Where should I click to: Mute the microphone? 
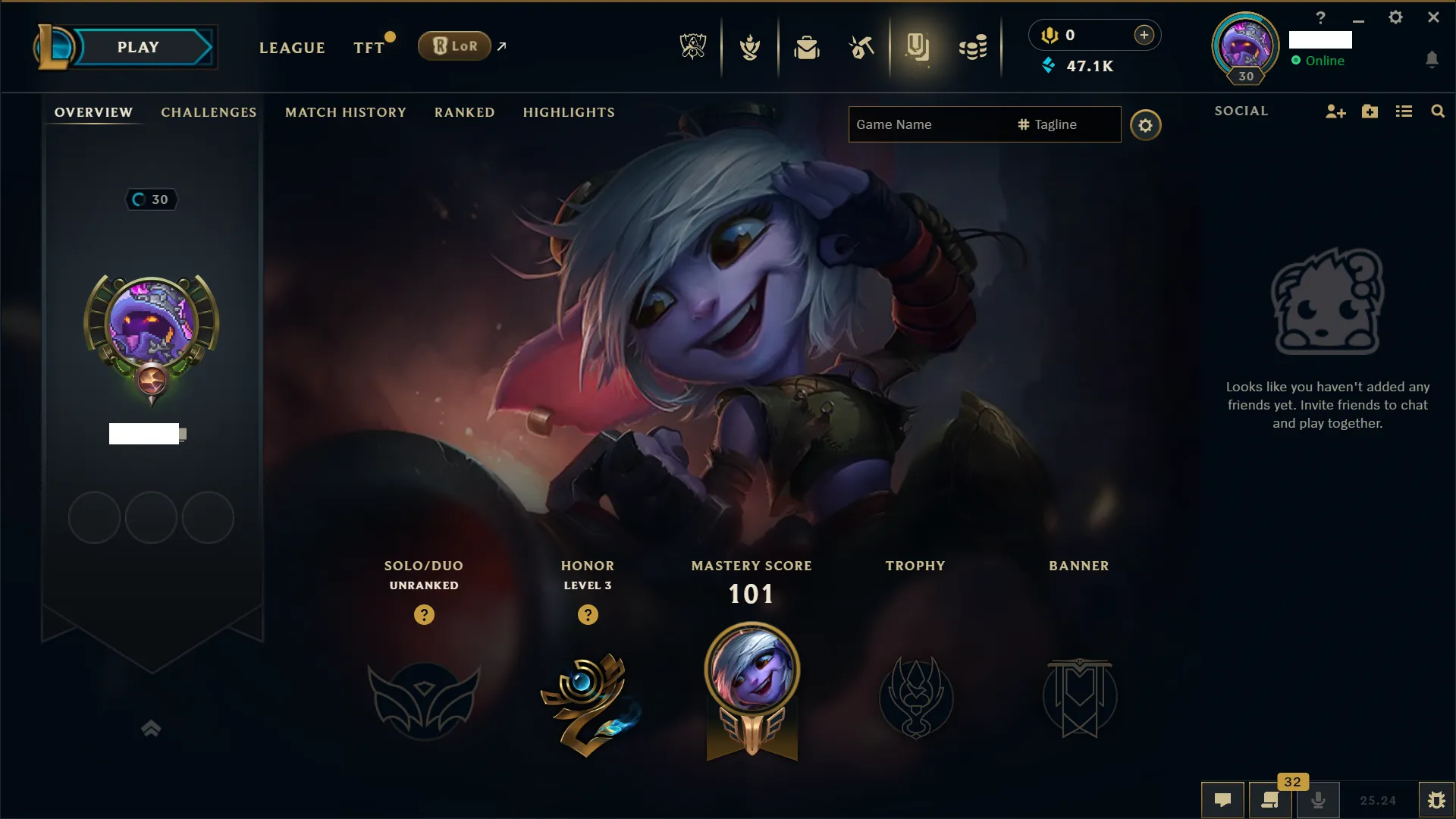coord(1319,799)
